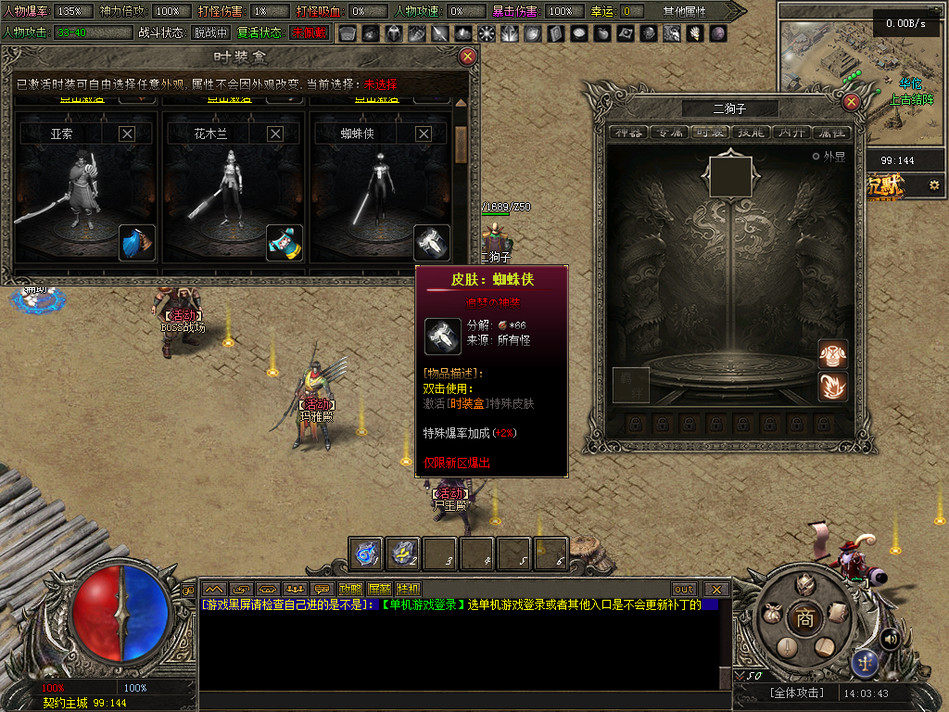Toggle the X box beside 花木兰
The image size is (949, 712).
(x=275, y=134)
